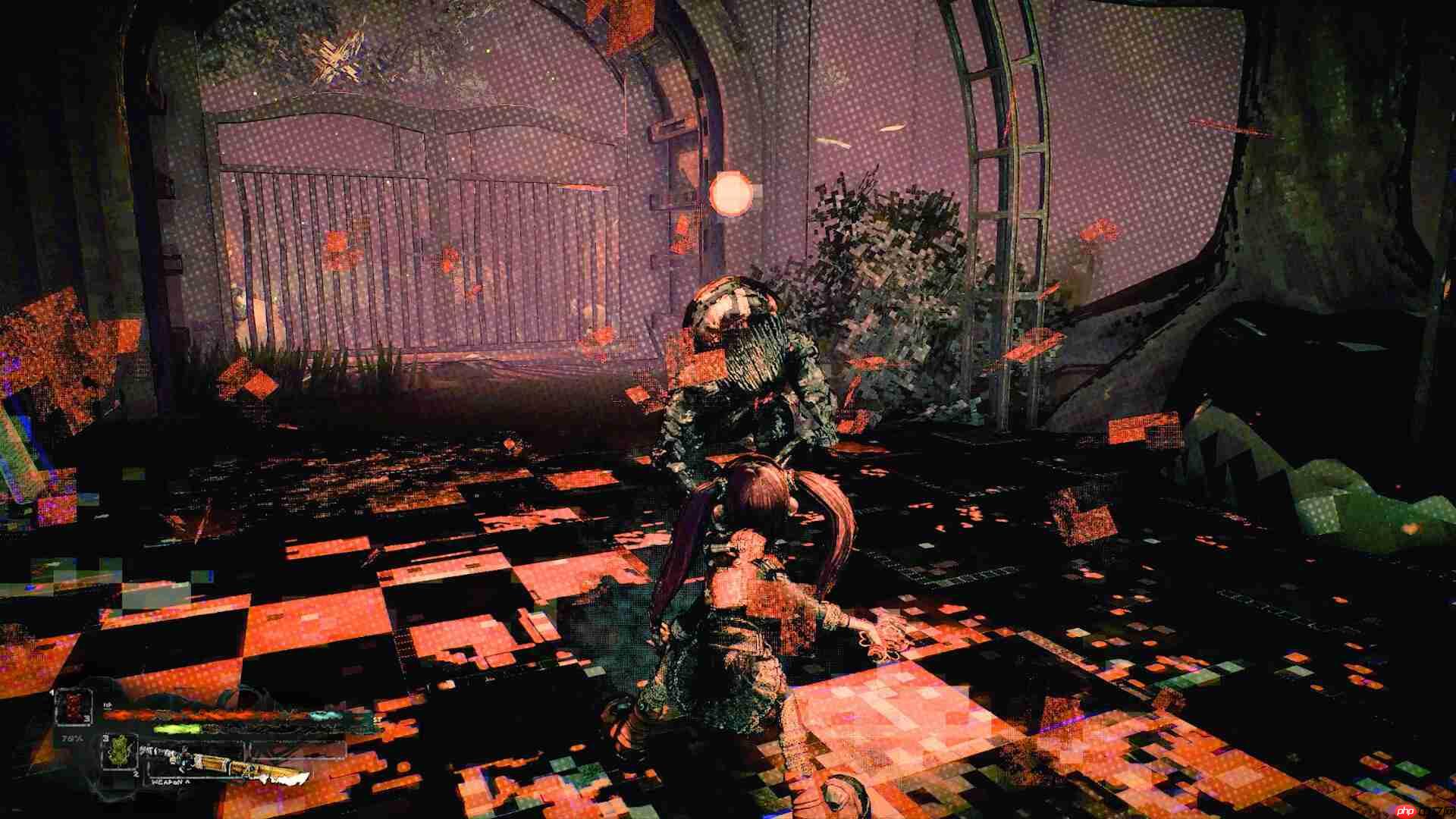Click the quantity badge 3 on slot 1
The width and height of the screenshot is (1456, 819).
tap(87, 719)
